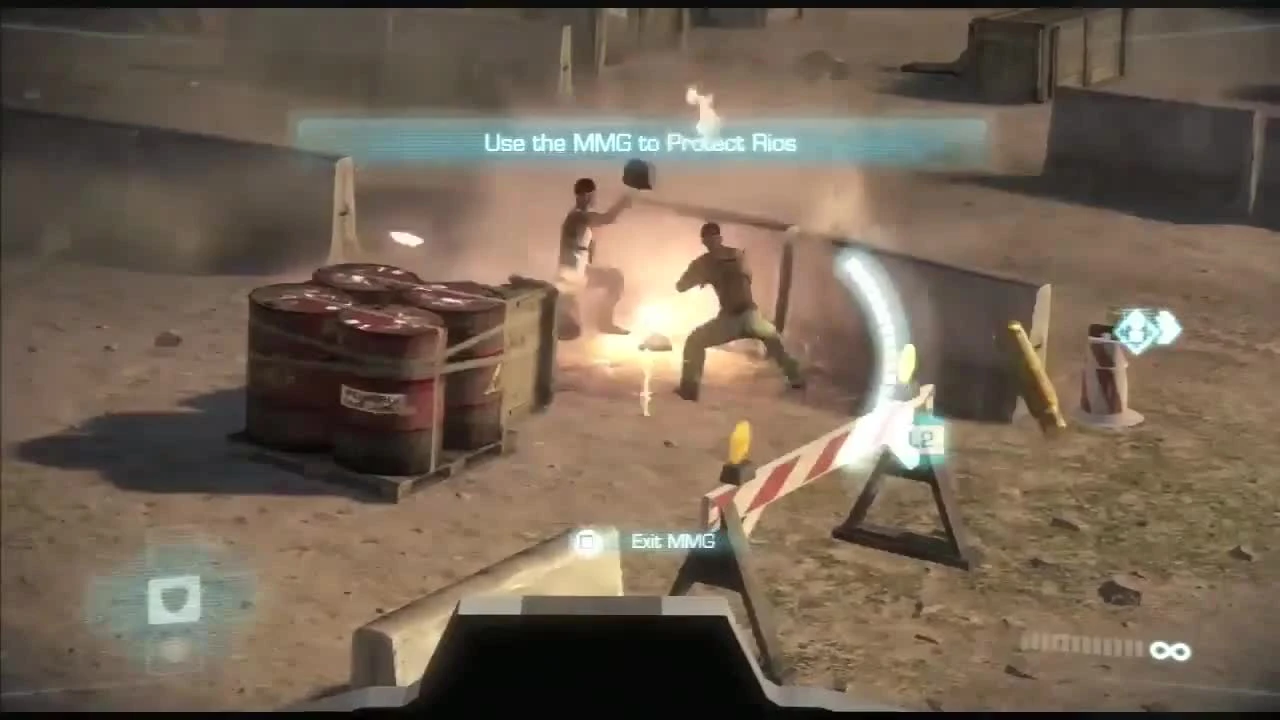The width and height of the screenshot is (1280, 720).
Task: Click the lower yellow pip near the barricade
Action: [741, 438]
